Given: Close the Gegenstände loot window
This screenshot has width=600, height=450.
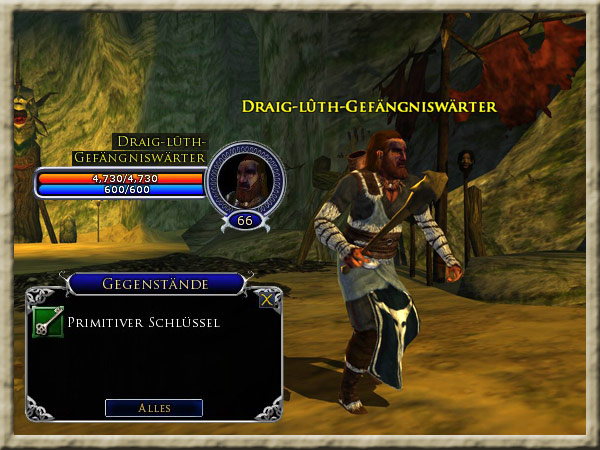Looking at the screenshot, I should pos(266,298).
